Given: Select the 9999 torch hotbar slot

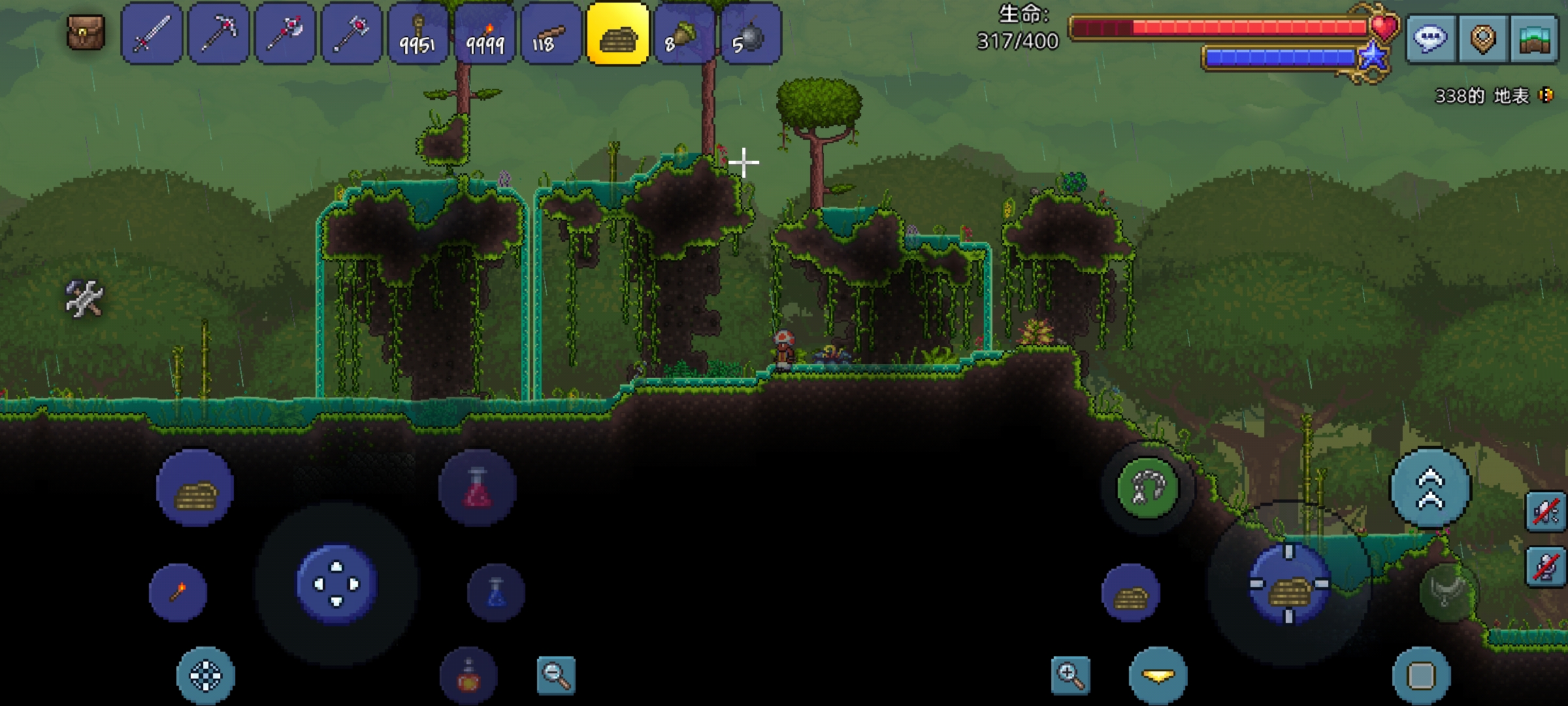Looking at the screenshot, I should click(x=485, y=34).
